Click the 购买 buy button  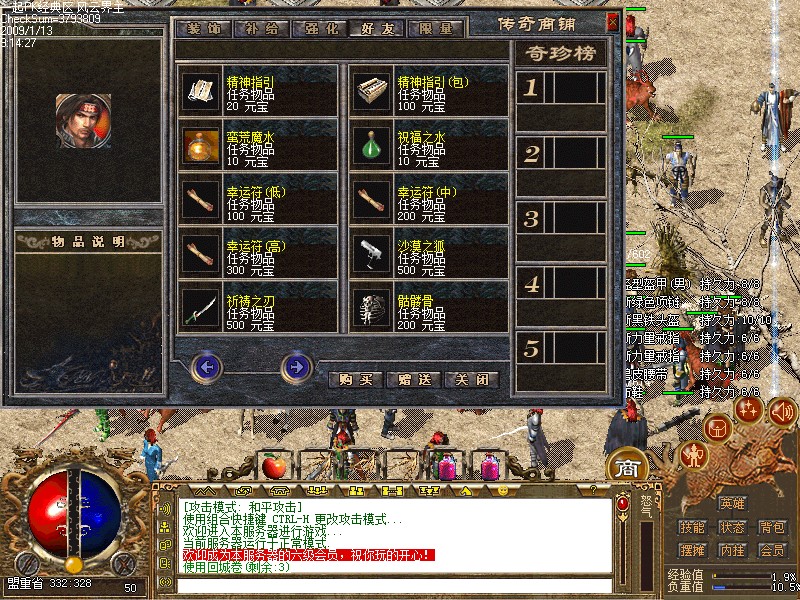[x=355, y=380]
